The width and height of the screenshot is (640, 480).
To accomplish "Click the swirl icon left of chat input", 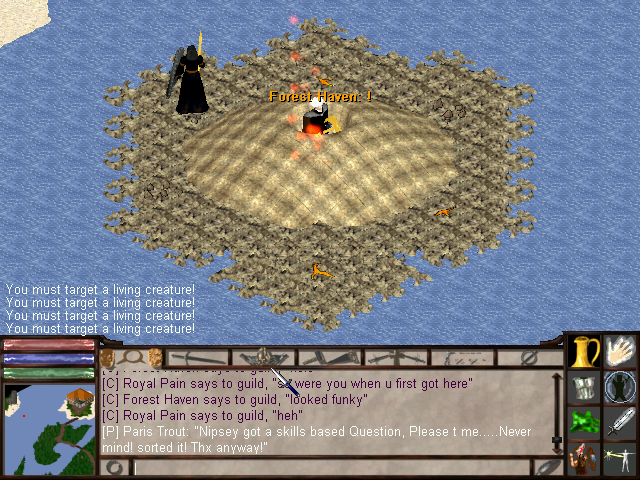I will pyautogui.click(x=112, y=467).
